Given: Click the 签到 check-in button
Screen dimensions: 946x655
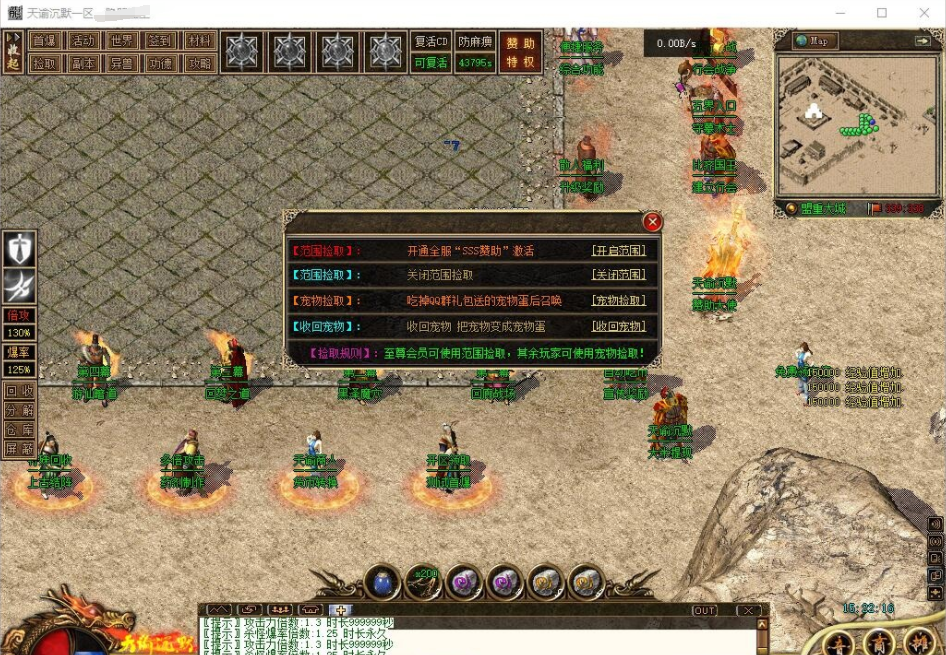Looking at the screenshot, I should pos(161,41).
